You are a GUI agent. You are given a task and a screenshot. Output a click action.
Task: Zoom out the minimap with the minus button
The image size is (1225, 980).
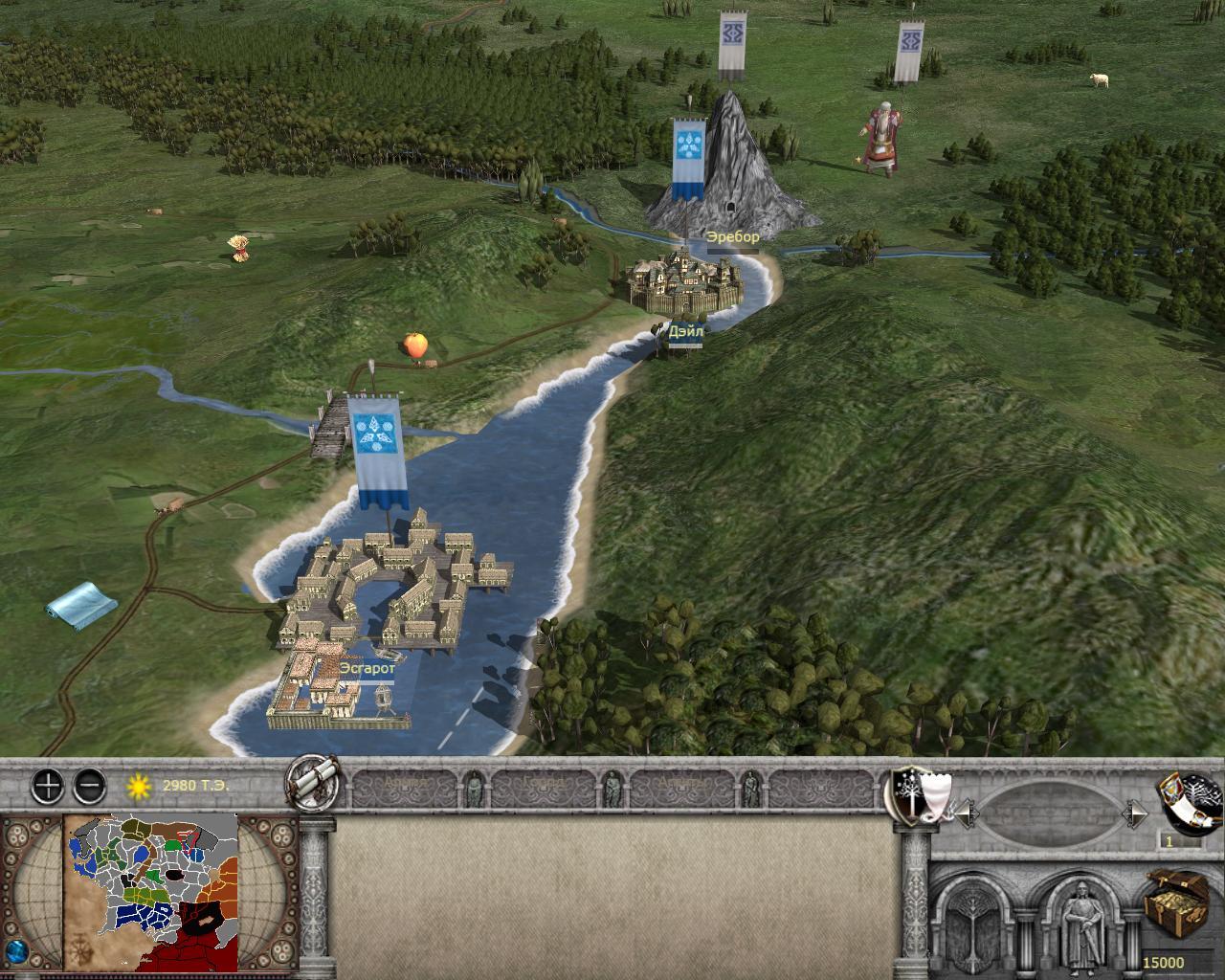click(89, 787)
